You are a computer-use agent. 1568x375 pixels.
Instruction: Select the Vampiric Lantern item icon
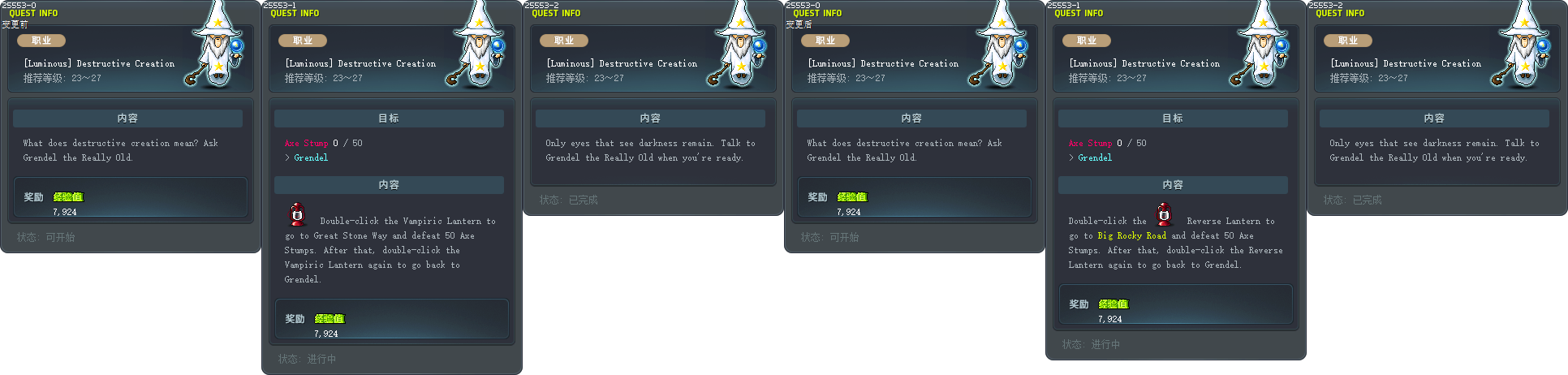(297, 215)
